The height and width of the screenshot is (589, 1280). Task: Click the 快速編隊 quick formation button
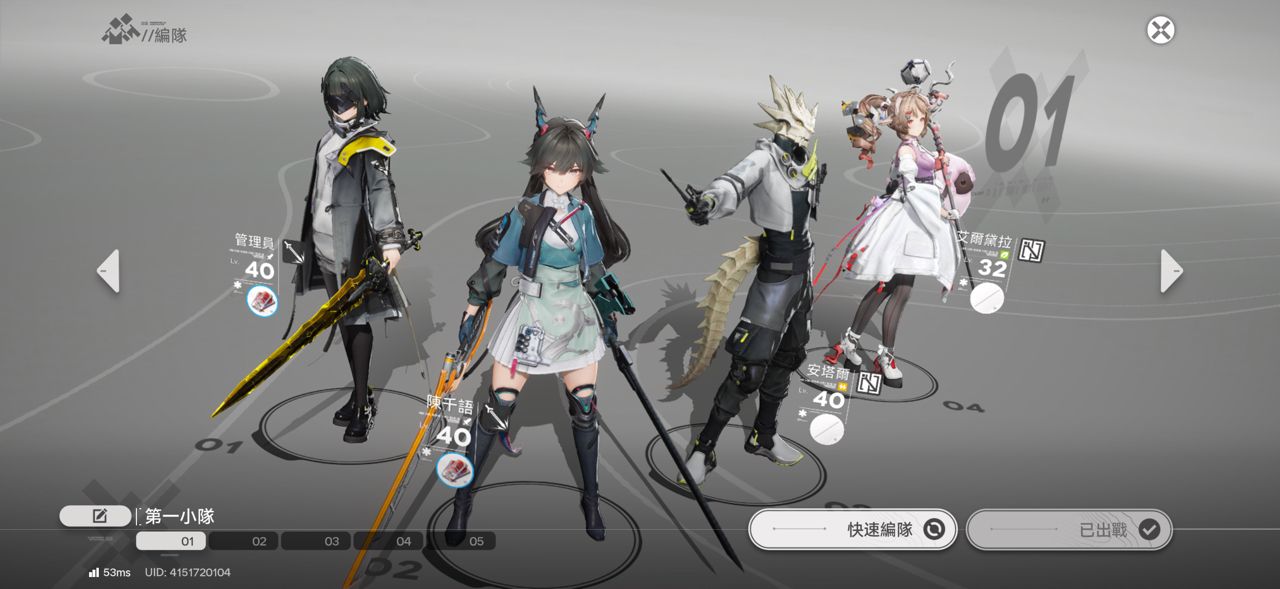tap(853, 529)
